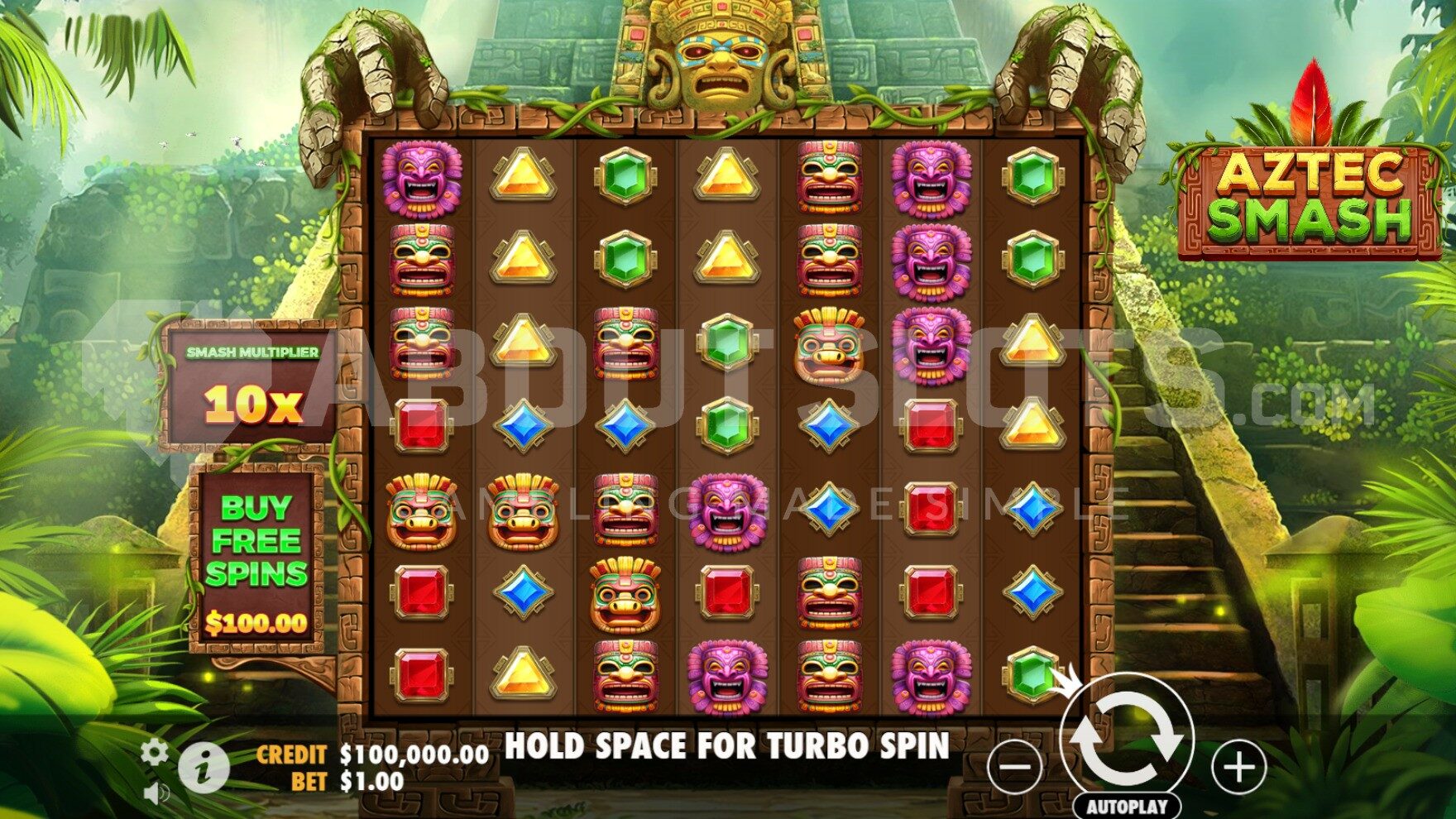Show the game information page
The width and height of the screenshot is (1456, 819).
tap(203, 767)
